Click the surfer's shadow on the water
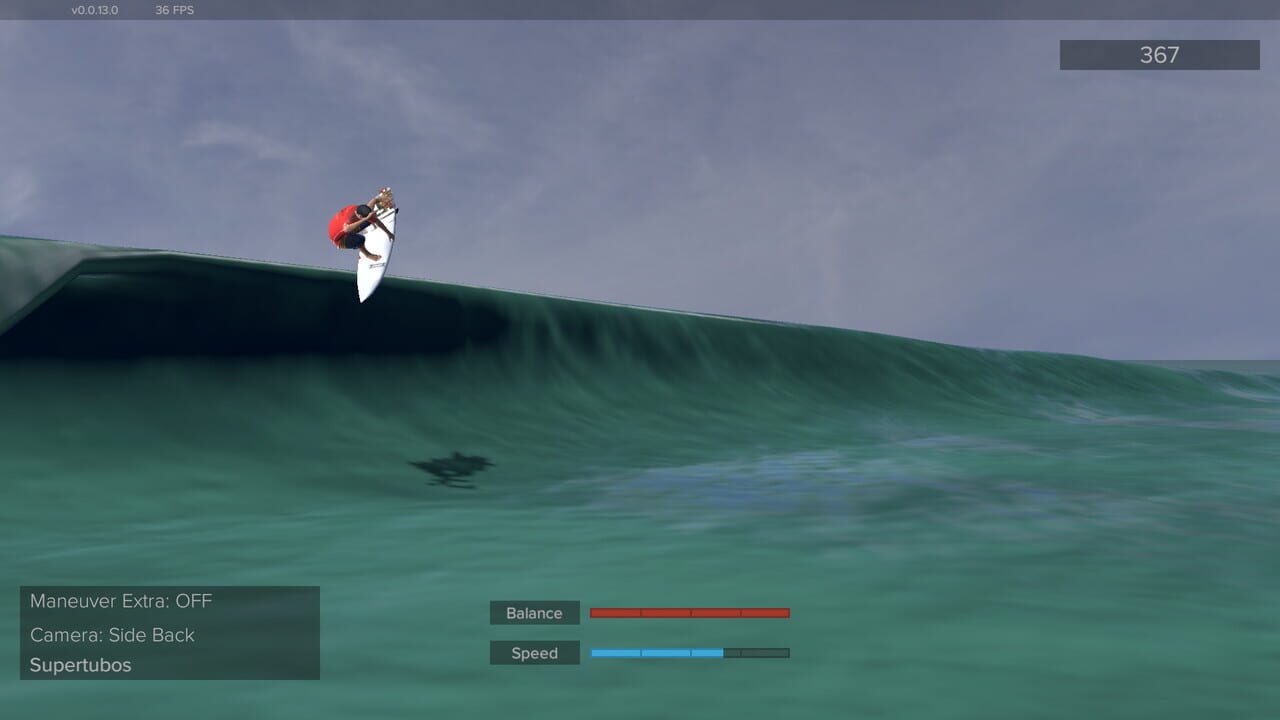The image size is (1280, 720). coord(452,467)
